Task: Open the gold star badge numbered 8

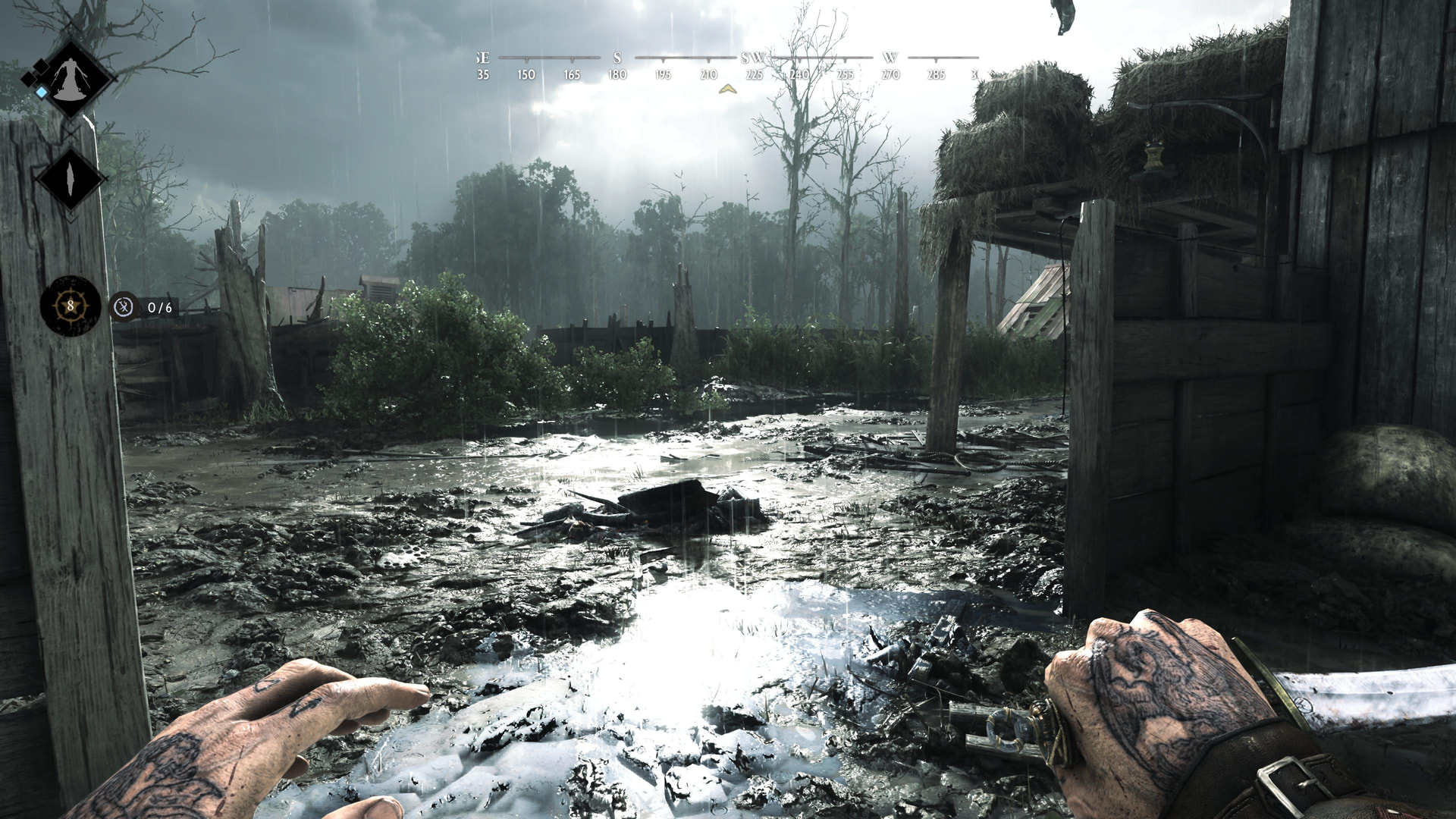Action: pos(71,306)
